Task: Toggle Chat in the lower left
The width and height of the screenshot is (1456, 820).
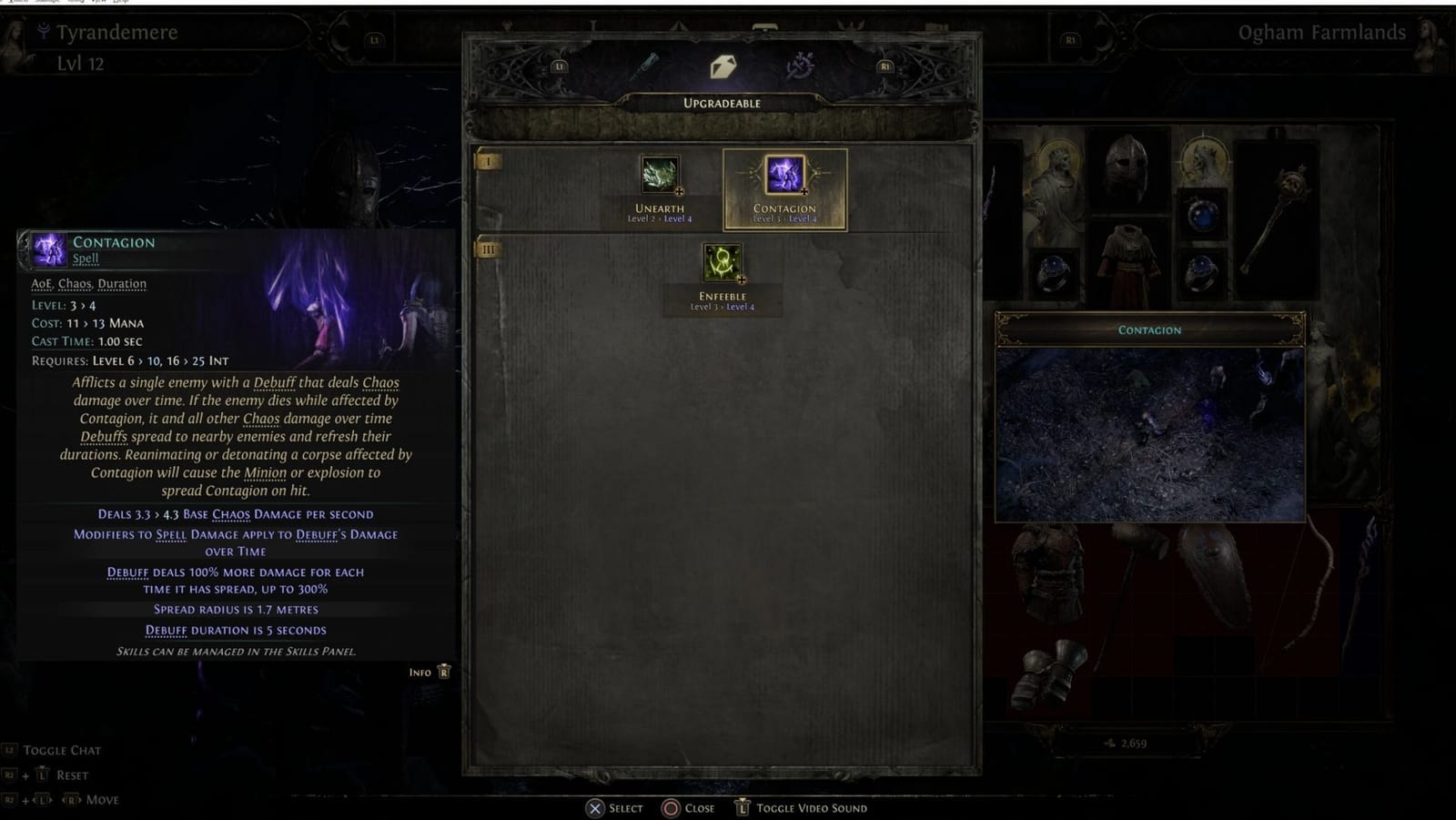Action: [x=53, y=749]
